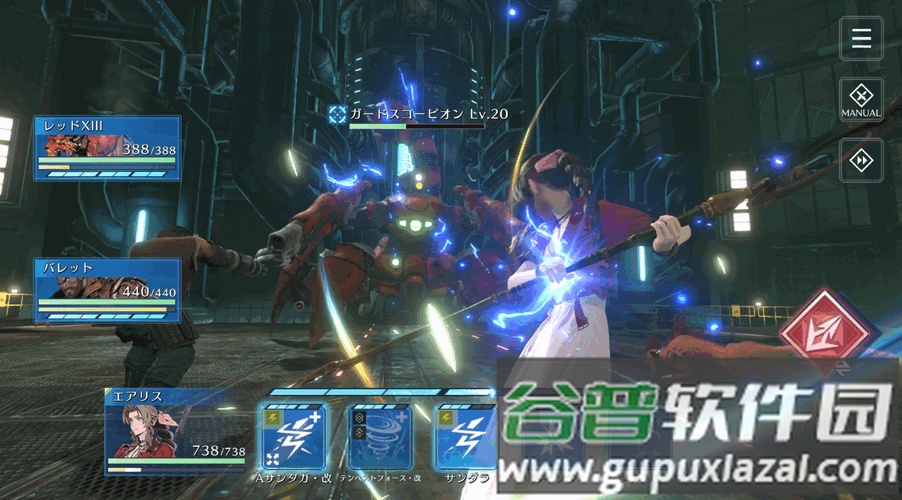902x500 pixels.
Task: Toggle the MANUAL battle mode button
Action: point(861,99)
